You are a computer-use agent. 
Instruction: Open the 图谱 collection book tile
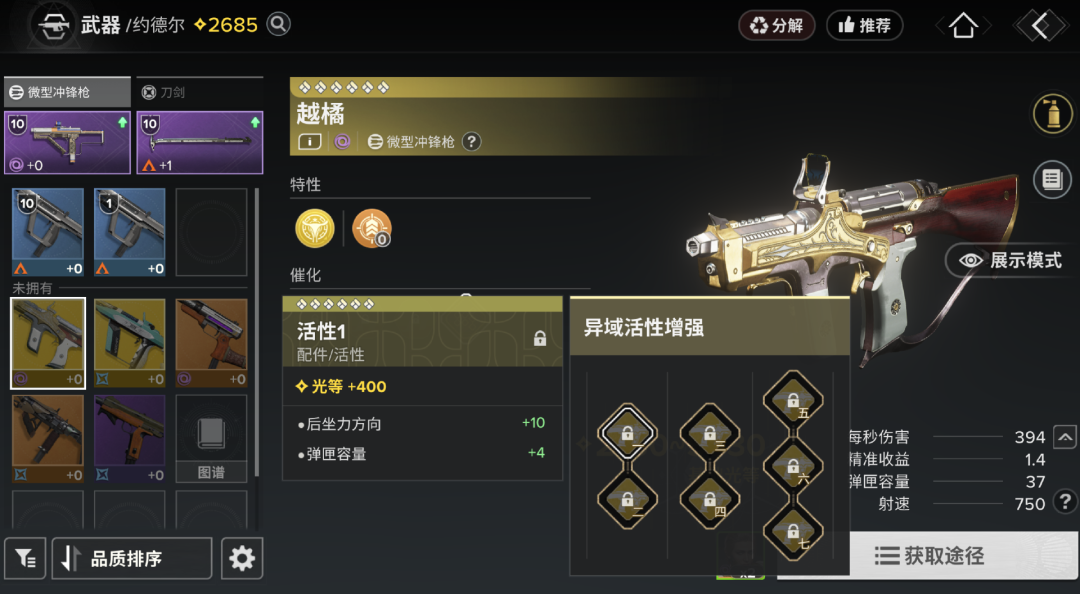[x=211, y=438]
